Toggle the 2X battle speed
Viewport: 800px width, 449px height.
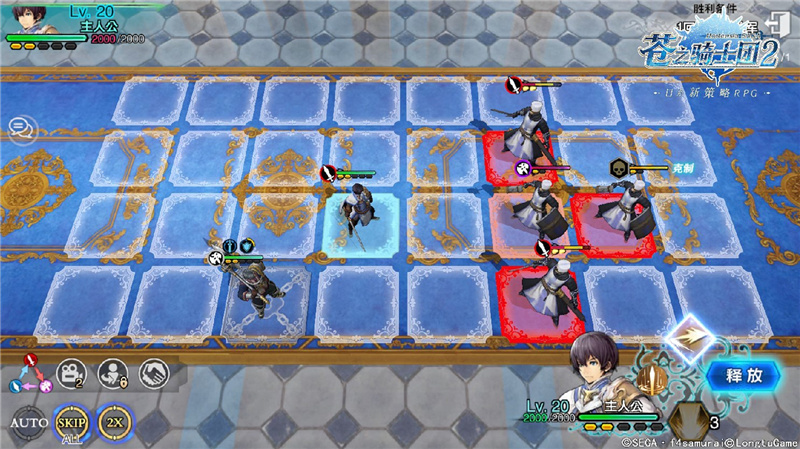point(115,422)
